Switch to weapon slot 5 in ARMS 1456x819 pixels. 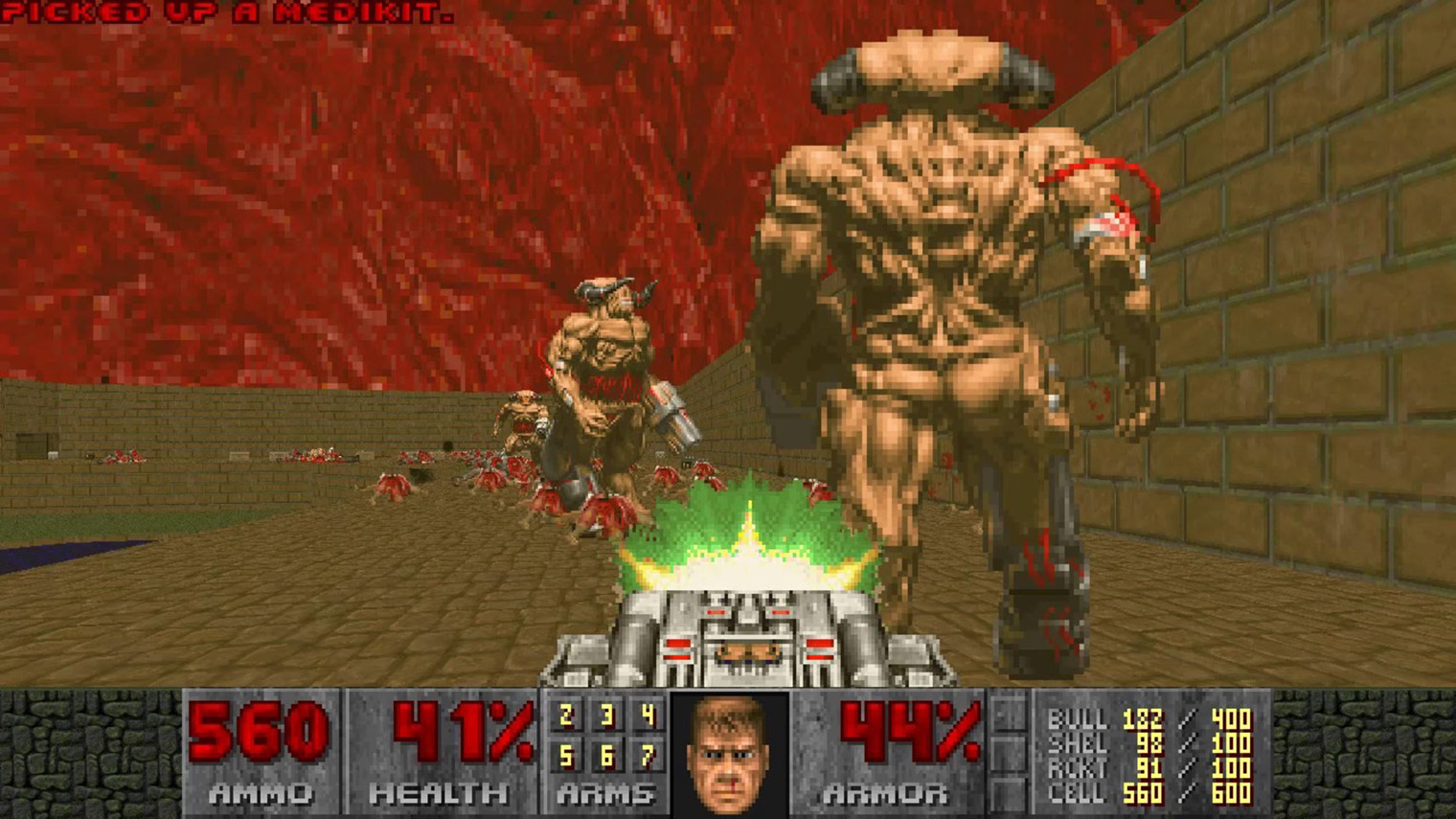pos(566,757)
